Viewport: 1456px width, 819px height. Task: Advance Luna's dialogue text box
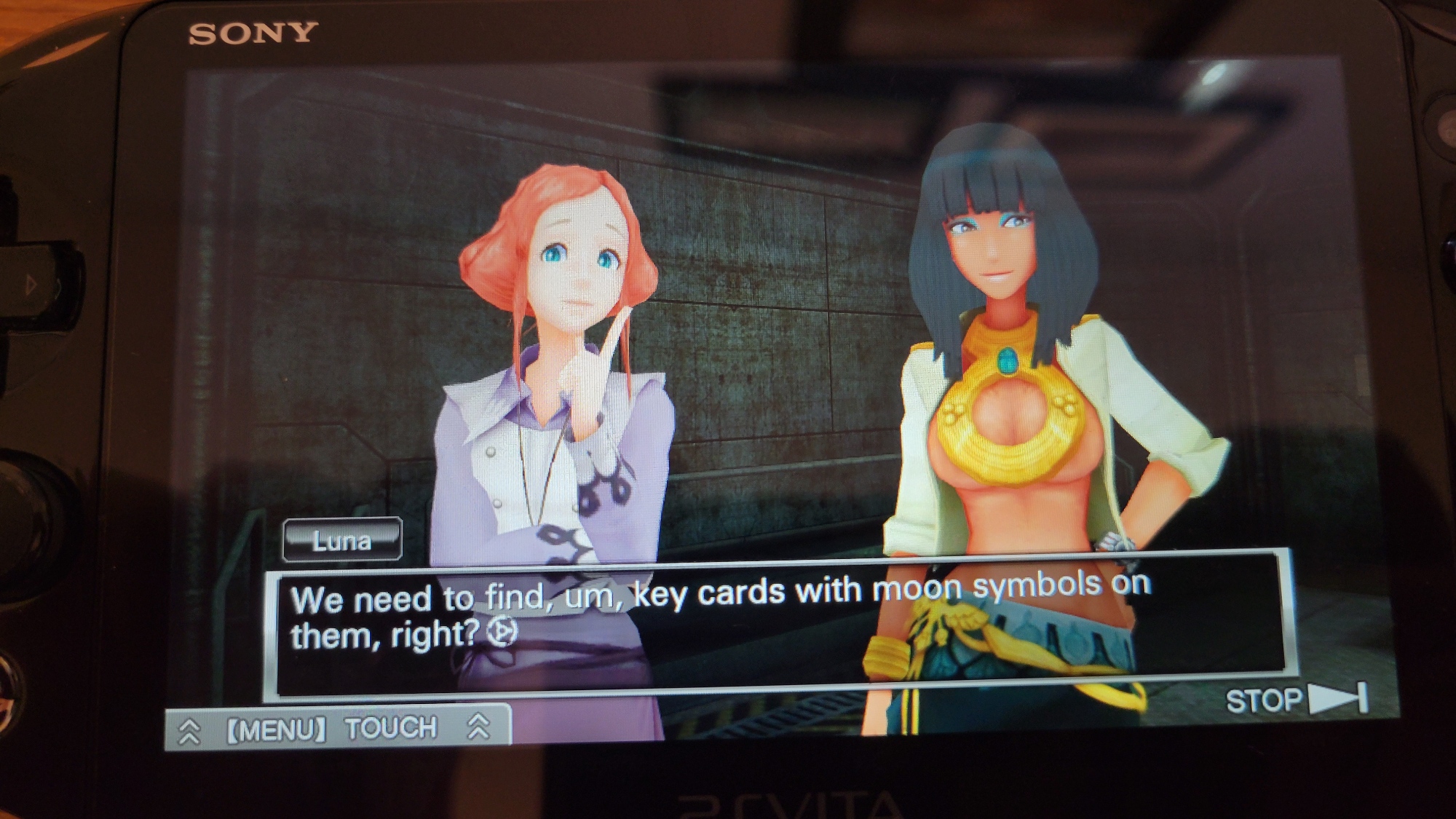779,623
